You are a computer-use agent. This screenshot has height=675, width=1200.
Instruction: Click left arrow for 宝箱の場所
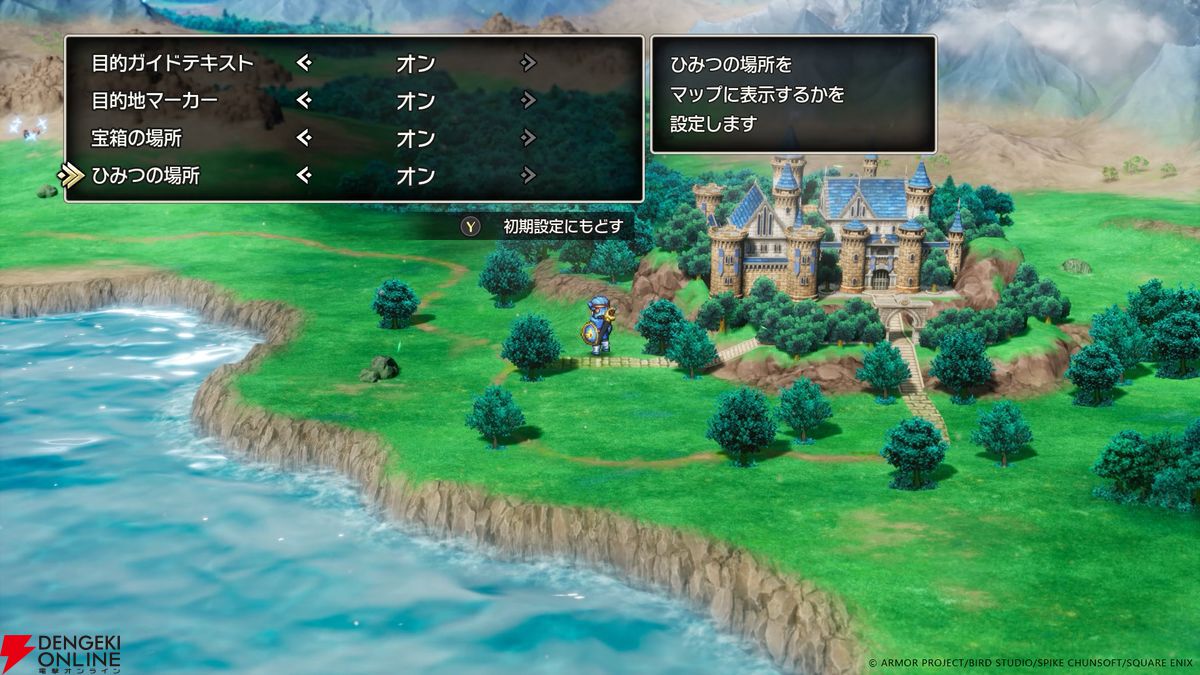304,138
